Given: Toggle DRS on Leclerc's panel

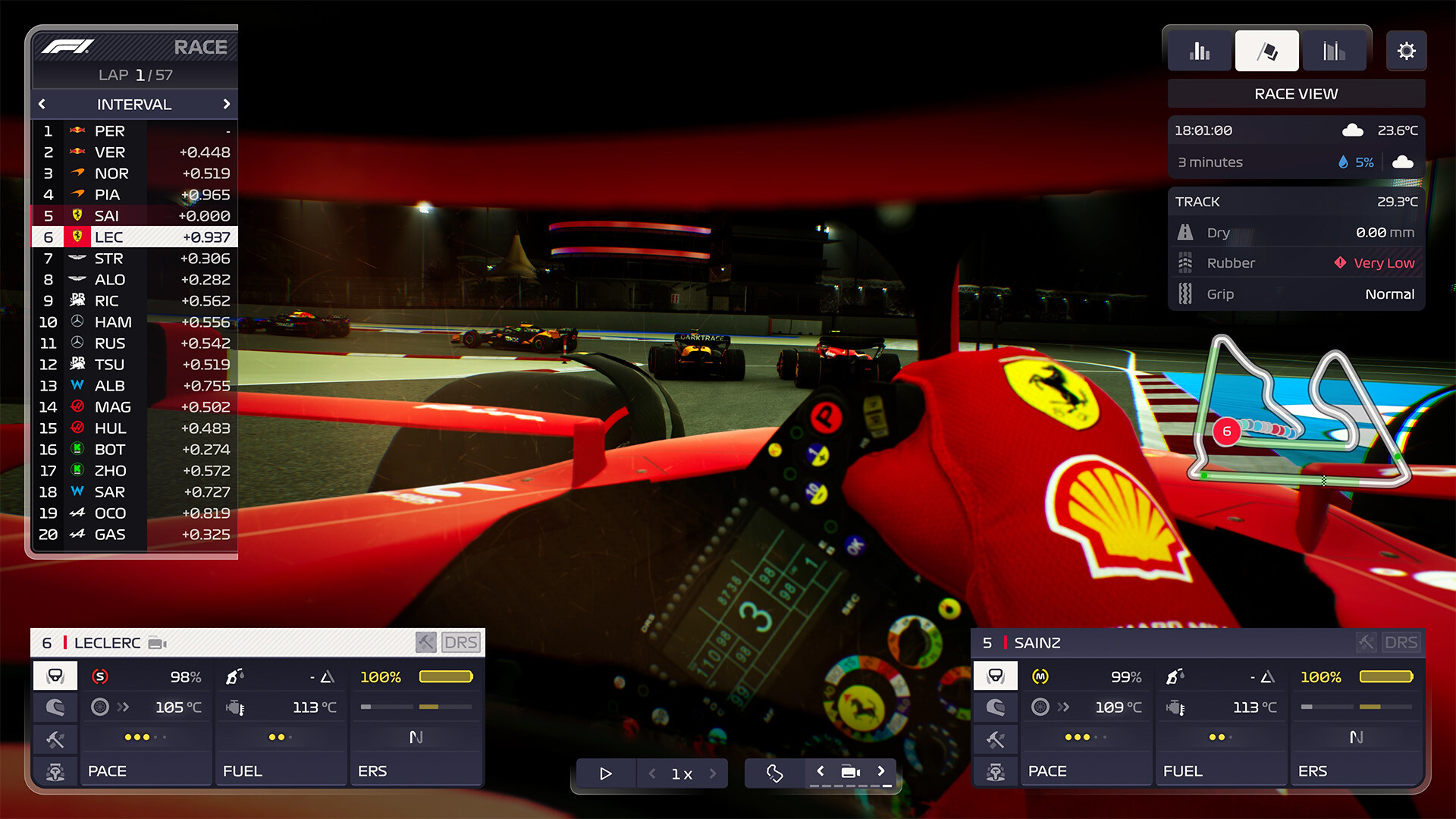Looking at the screenshot, I should 461,642.
